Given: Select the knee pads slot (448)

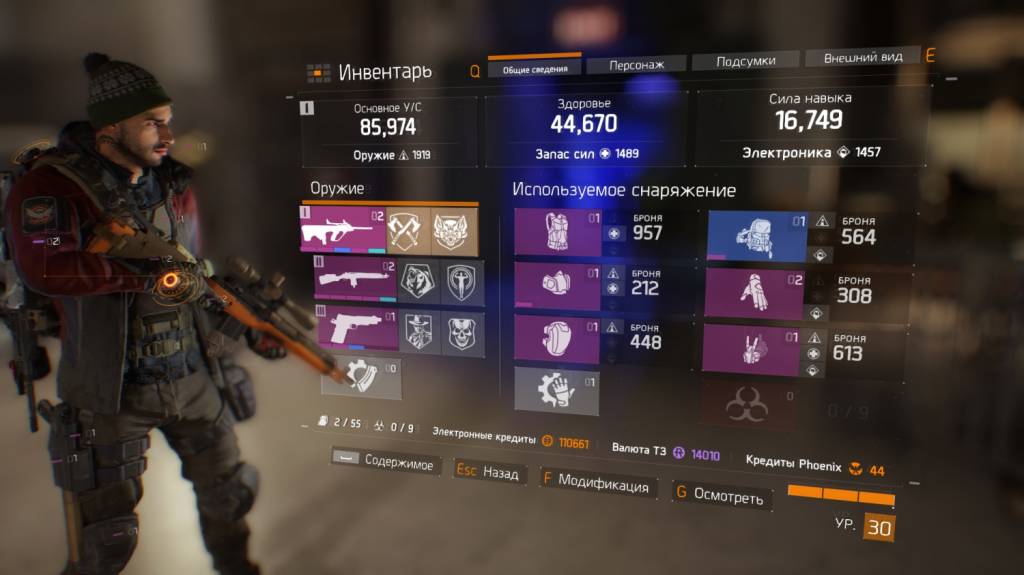Looking at the screenshot, I should pos(557,339).
